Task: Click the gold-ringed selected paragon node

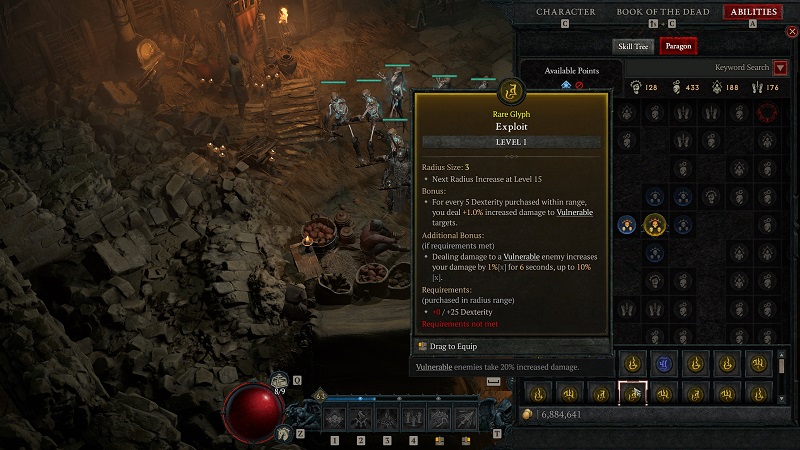Action: coord(655,224)
